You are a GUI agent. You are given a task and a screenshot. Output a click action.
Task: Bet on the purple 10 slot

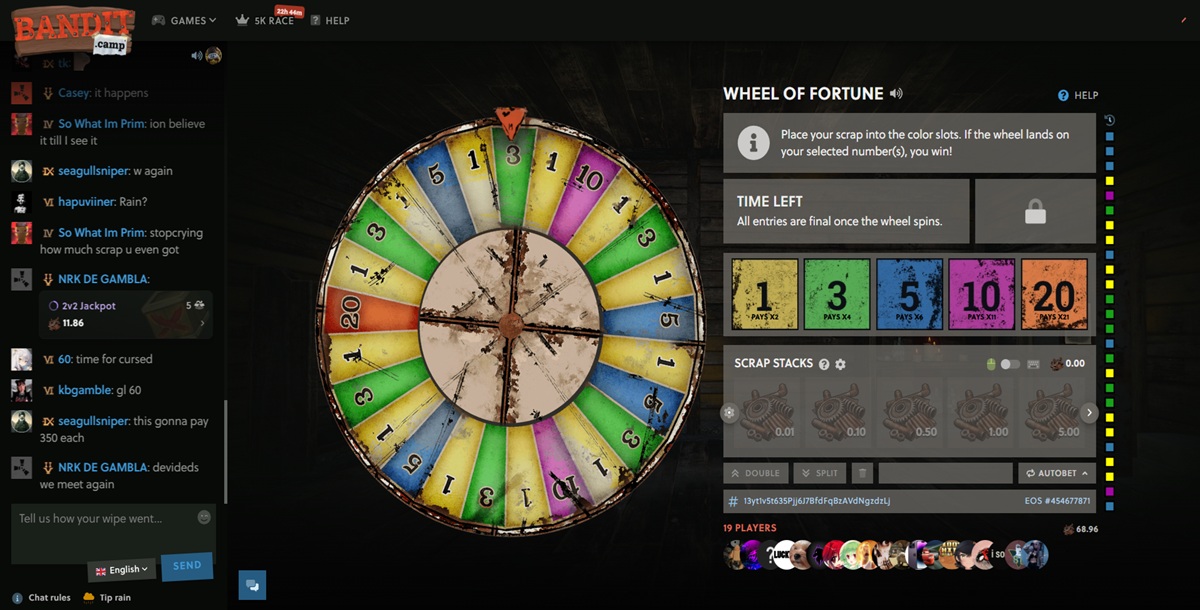coord(981,294)
